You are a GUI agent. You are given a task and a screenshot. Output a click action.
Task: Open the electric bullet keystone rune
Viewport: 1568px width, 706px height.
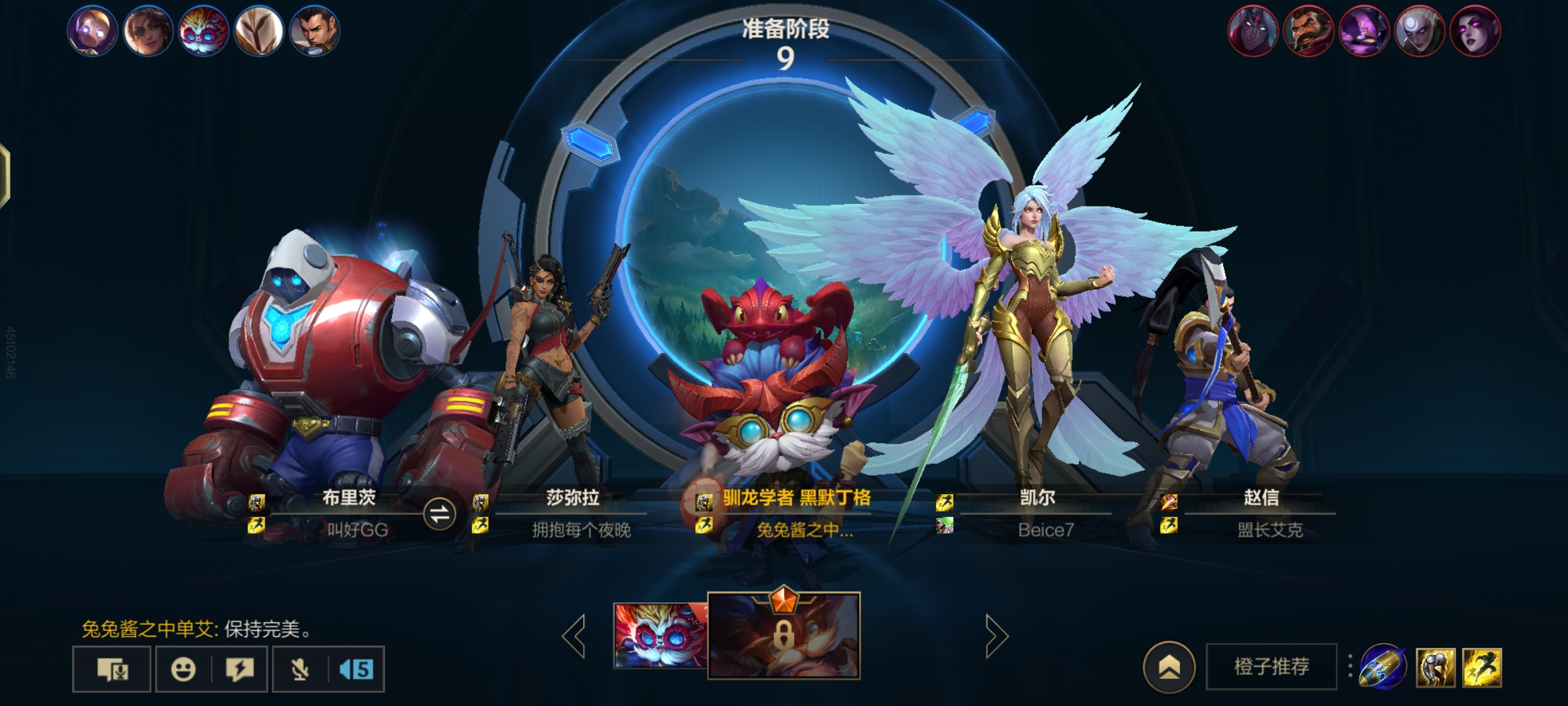pos(1382,667)
